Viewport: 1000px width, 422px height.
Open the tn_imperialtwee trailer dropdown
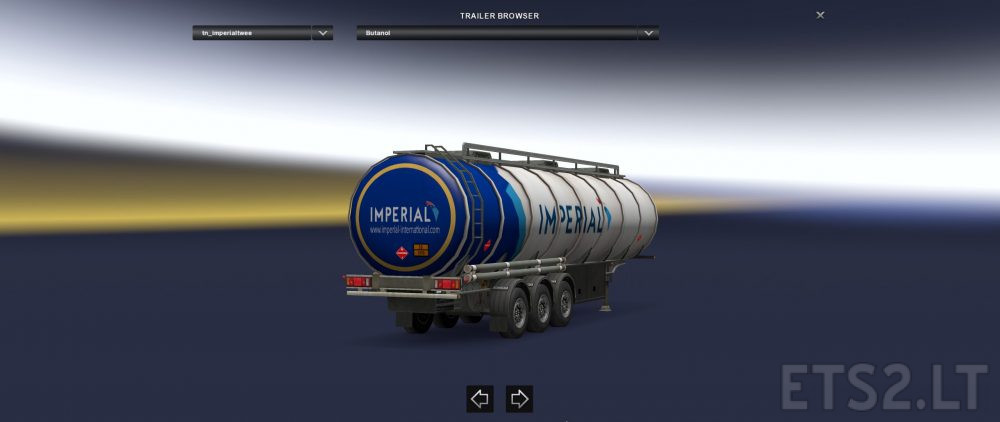322,33
